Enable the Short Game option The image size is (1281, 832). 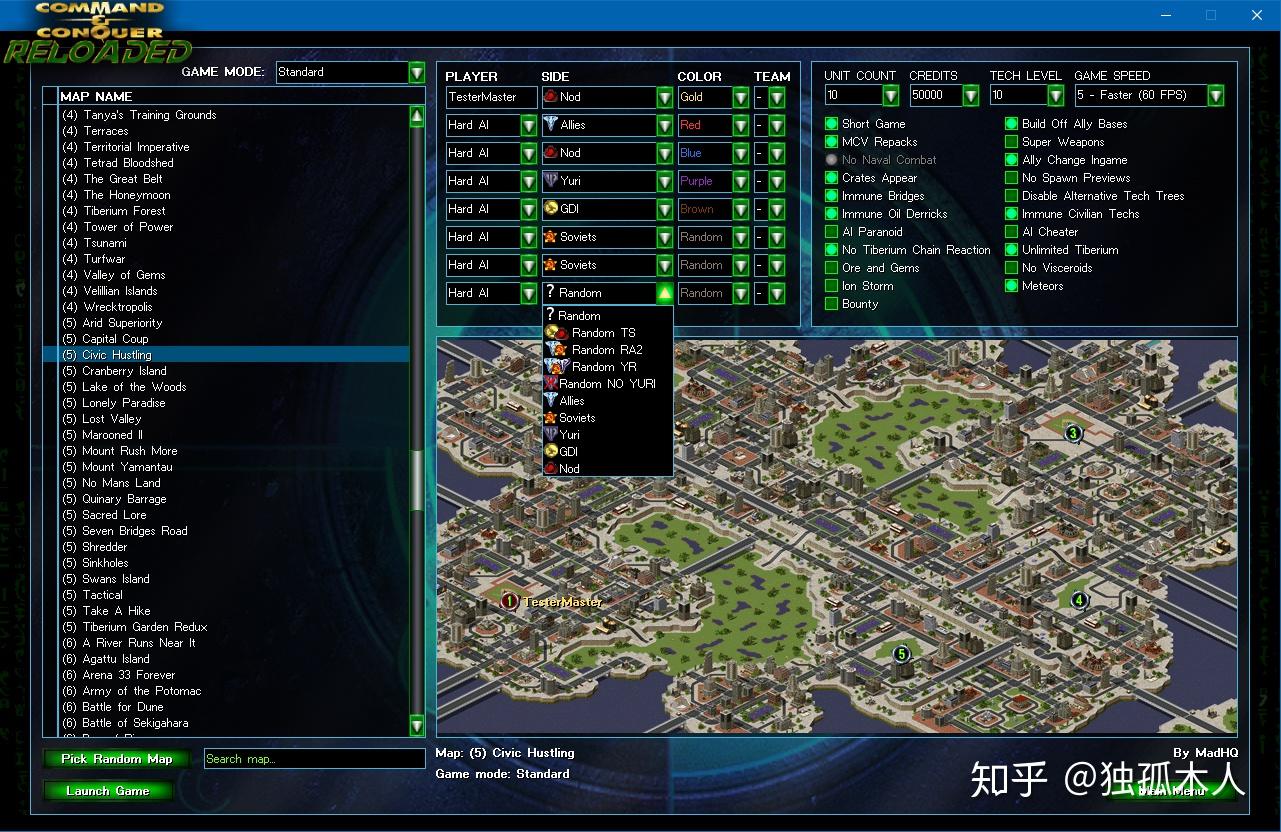830,123
